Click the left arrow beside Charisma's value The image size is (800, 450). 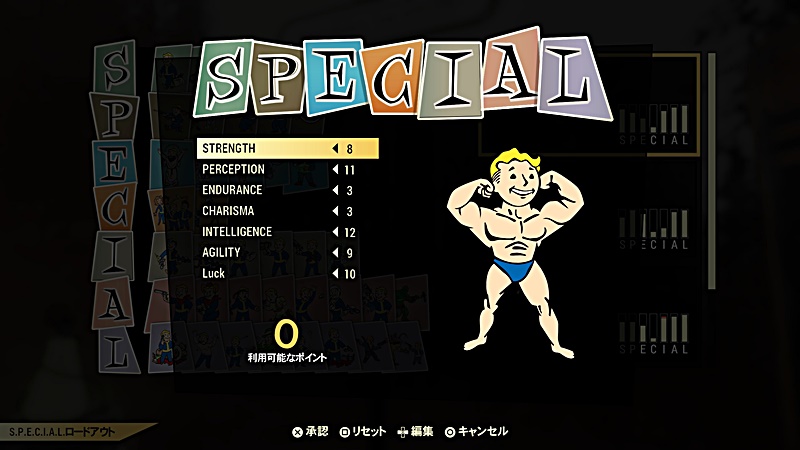tap(334, 211)
